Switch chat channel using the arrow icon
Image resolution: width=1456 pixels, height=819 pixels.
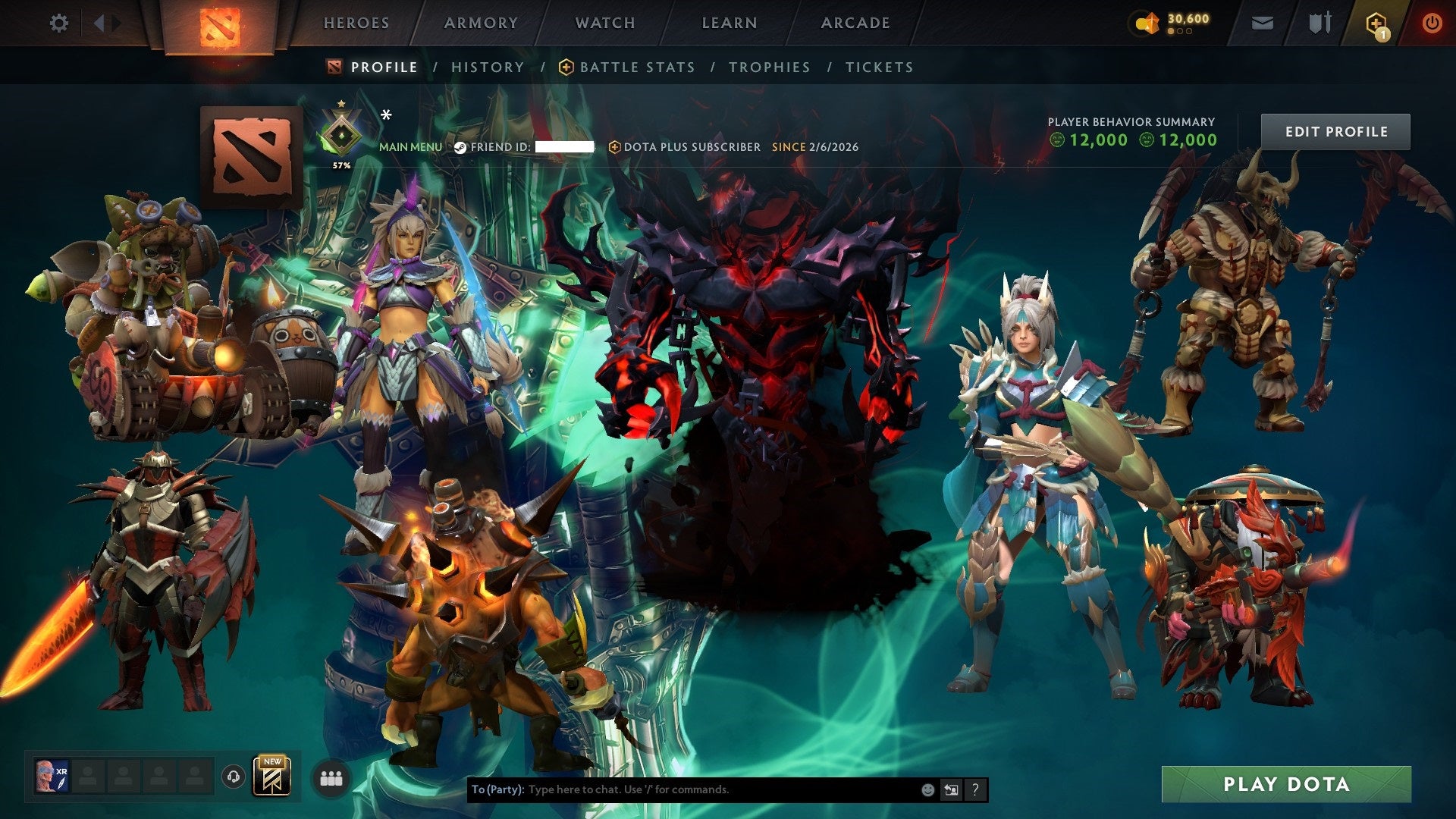[x=951, y=789]
